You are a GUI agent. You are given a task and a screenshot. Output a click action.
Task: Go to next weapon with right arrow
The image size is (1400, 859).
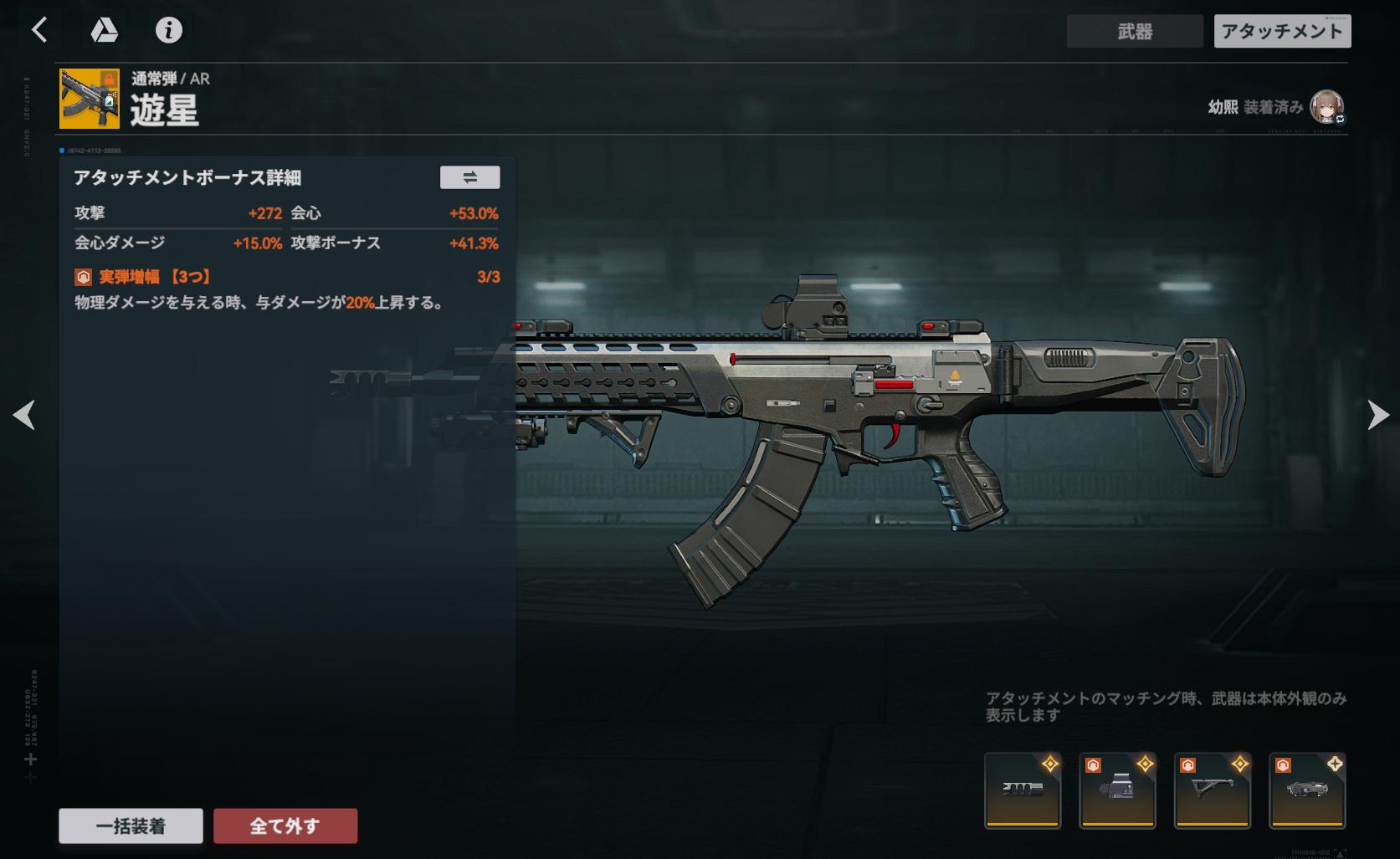(x=1377, y=415)
